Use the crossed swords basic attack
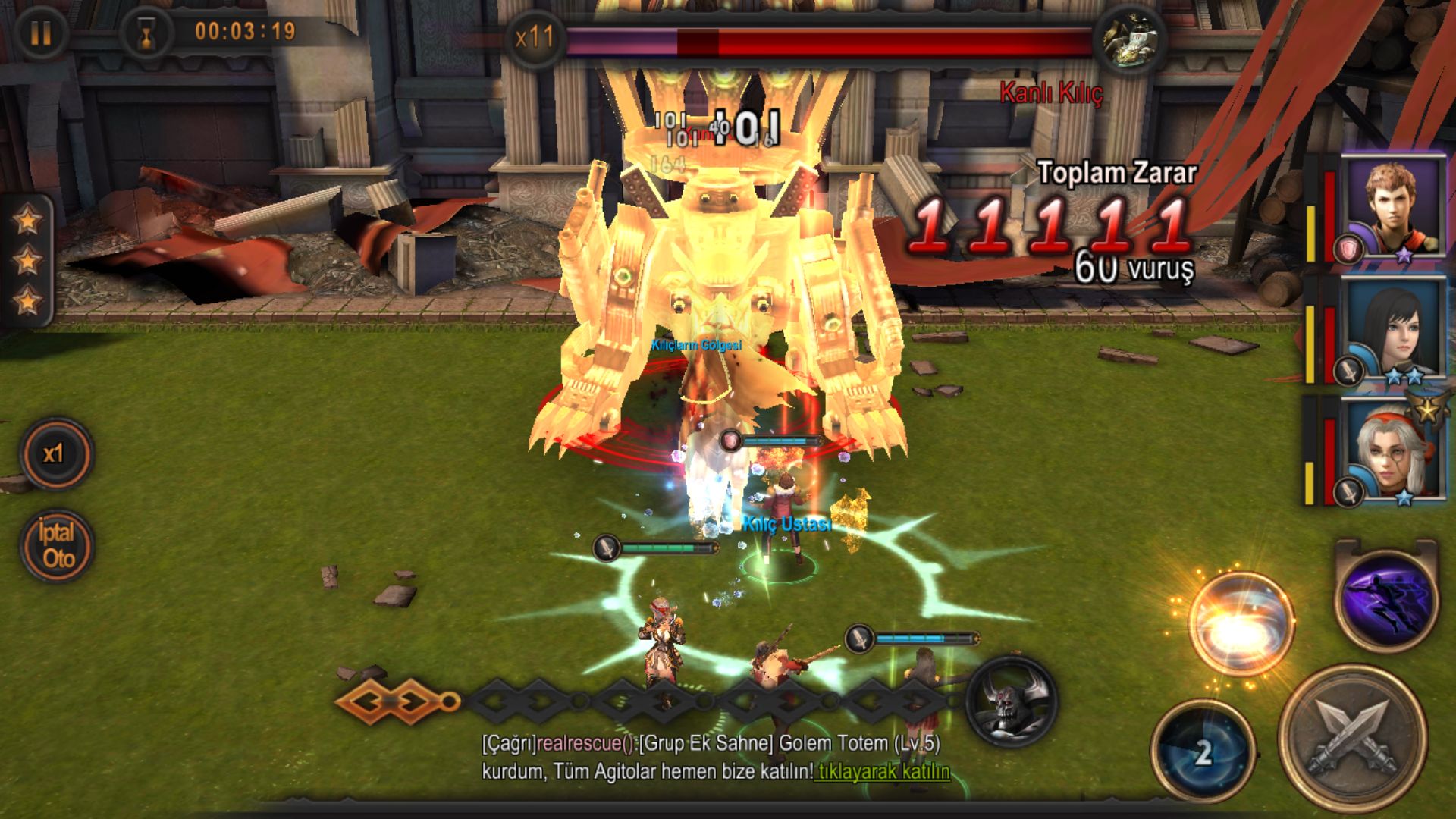1456x819 pixels. (x=1354, y=739)
